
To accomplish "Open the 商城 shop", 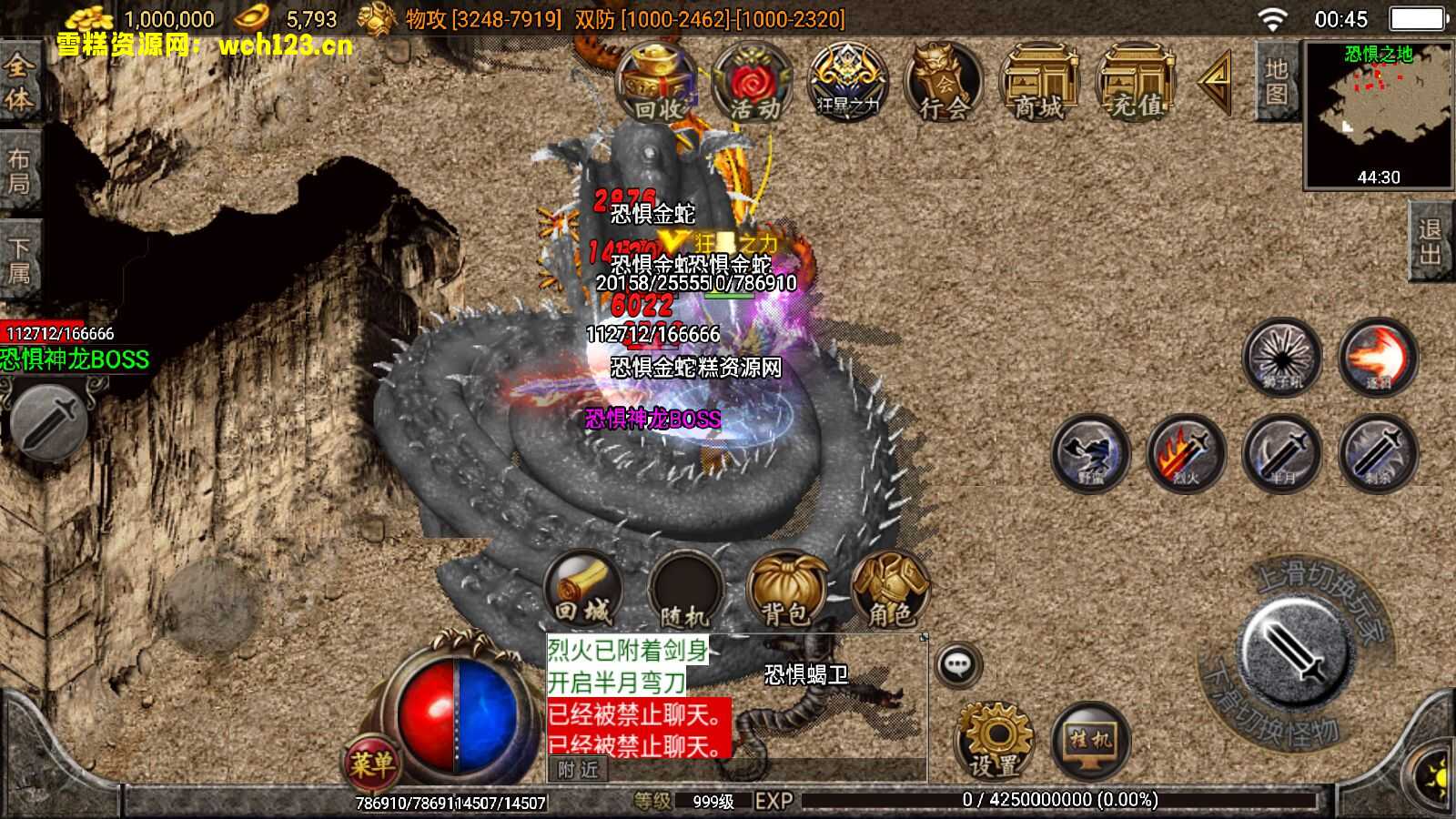I will point(1038,84).
